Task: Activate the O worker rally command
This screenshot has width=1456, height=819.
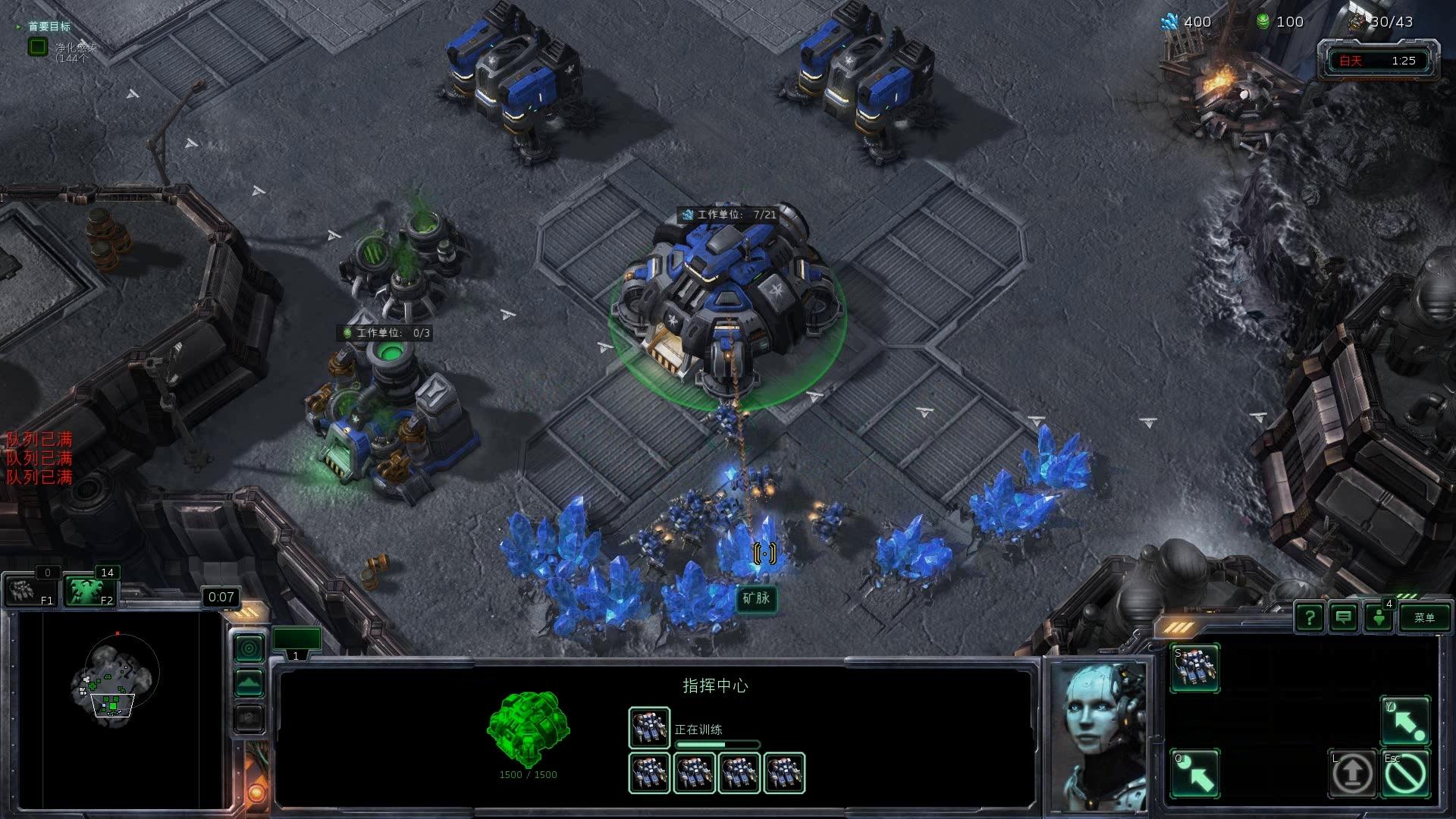Action: pyautogui.click(x=1194, y=773)
